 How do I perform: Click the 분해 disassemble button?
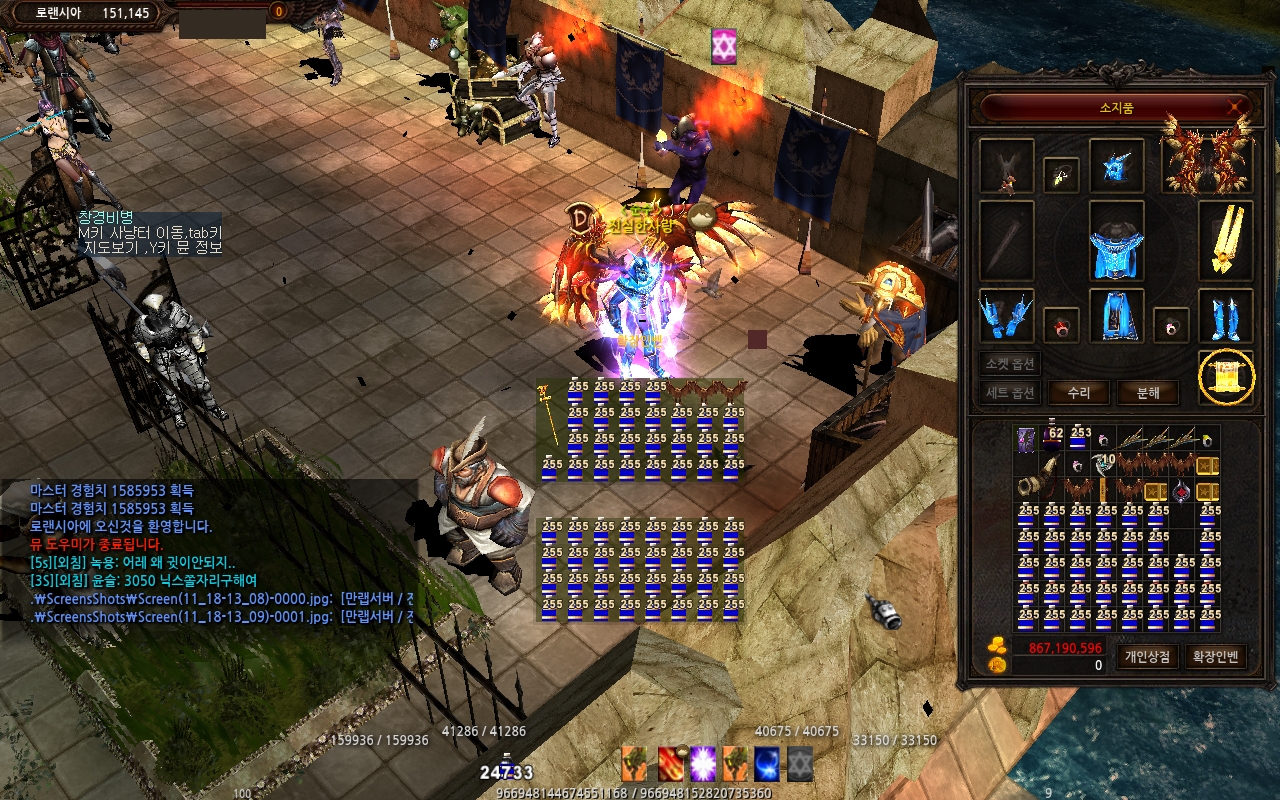(1148, 393)
